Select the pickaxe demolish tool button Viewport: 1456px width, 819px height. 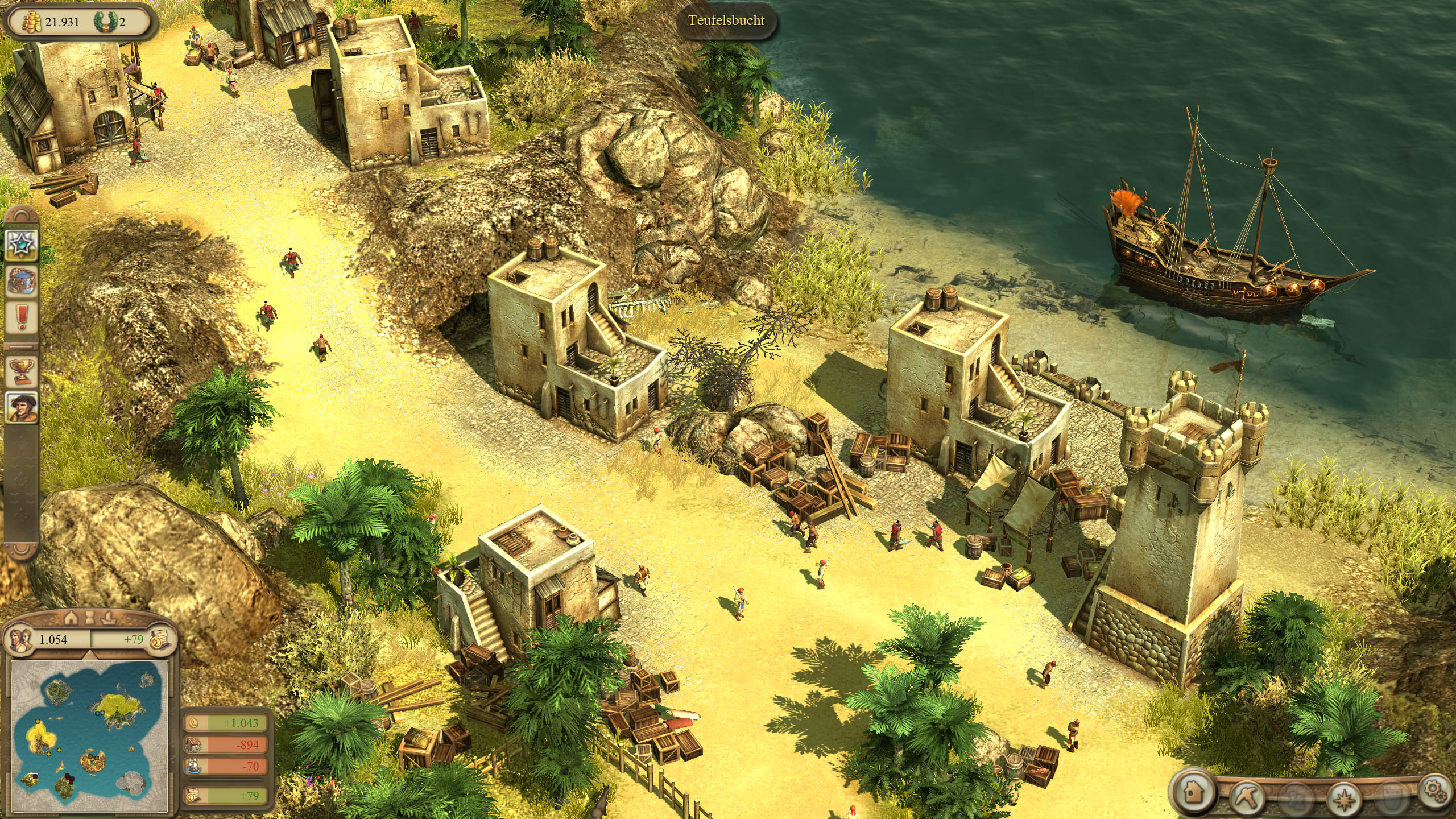(1247, 796)
